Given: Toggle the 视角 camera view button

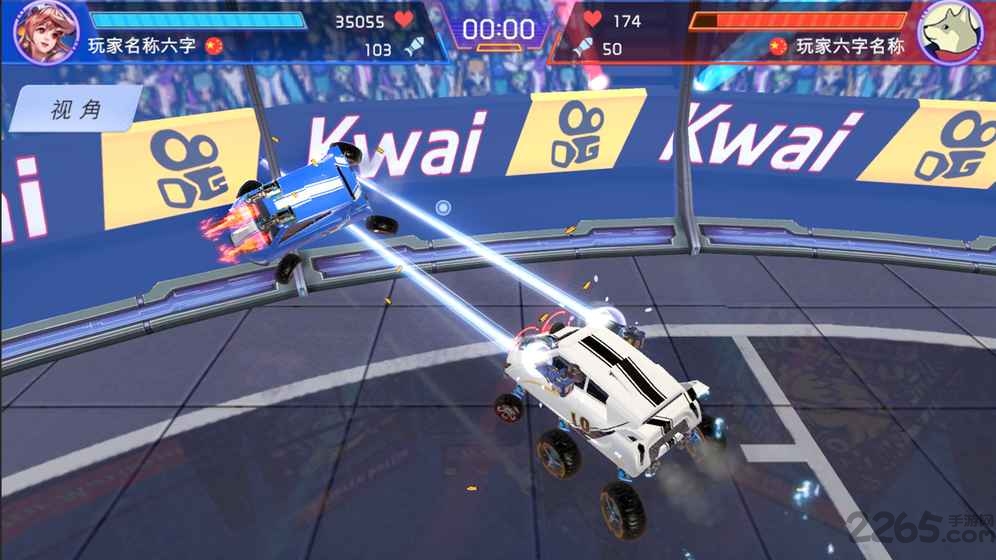Looking at the screenshot, I should 76,109.
